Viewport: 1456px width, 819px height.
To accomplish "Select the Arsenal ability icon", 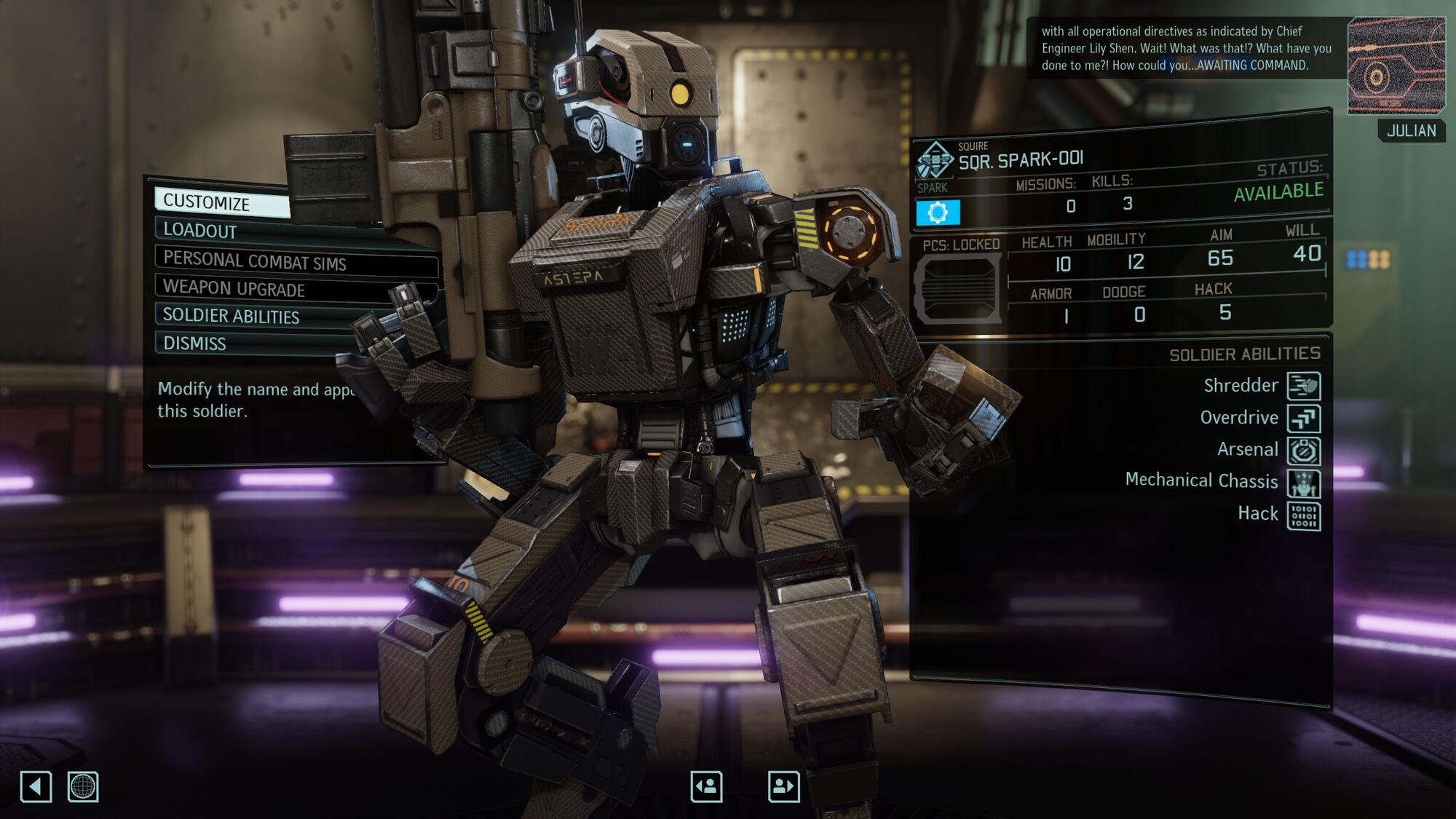I will click(1303, 451).
